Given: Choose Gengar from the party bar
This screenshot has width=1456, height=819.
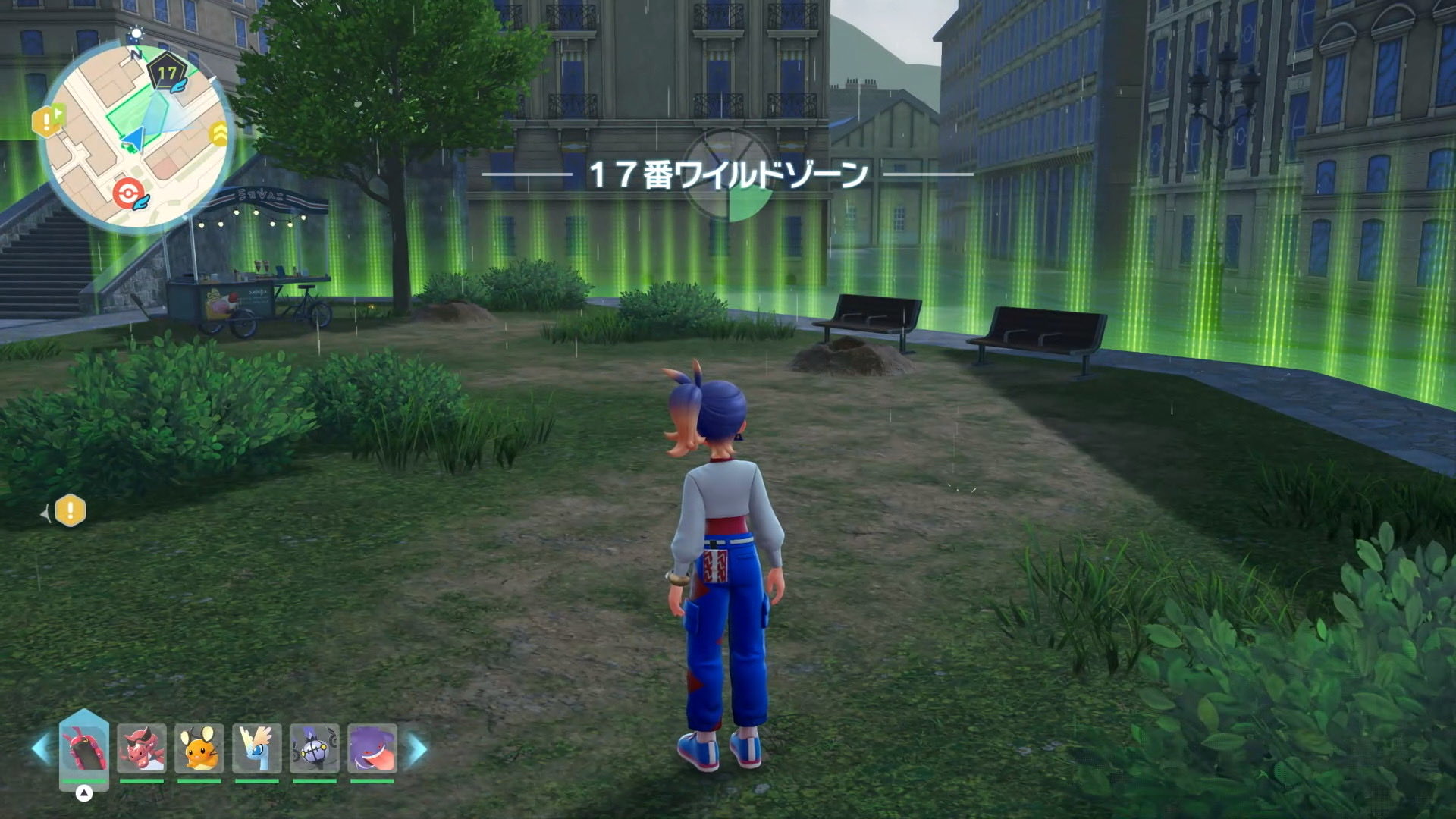Looking at the screenshot, I should click(372, 749).
